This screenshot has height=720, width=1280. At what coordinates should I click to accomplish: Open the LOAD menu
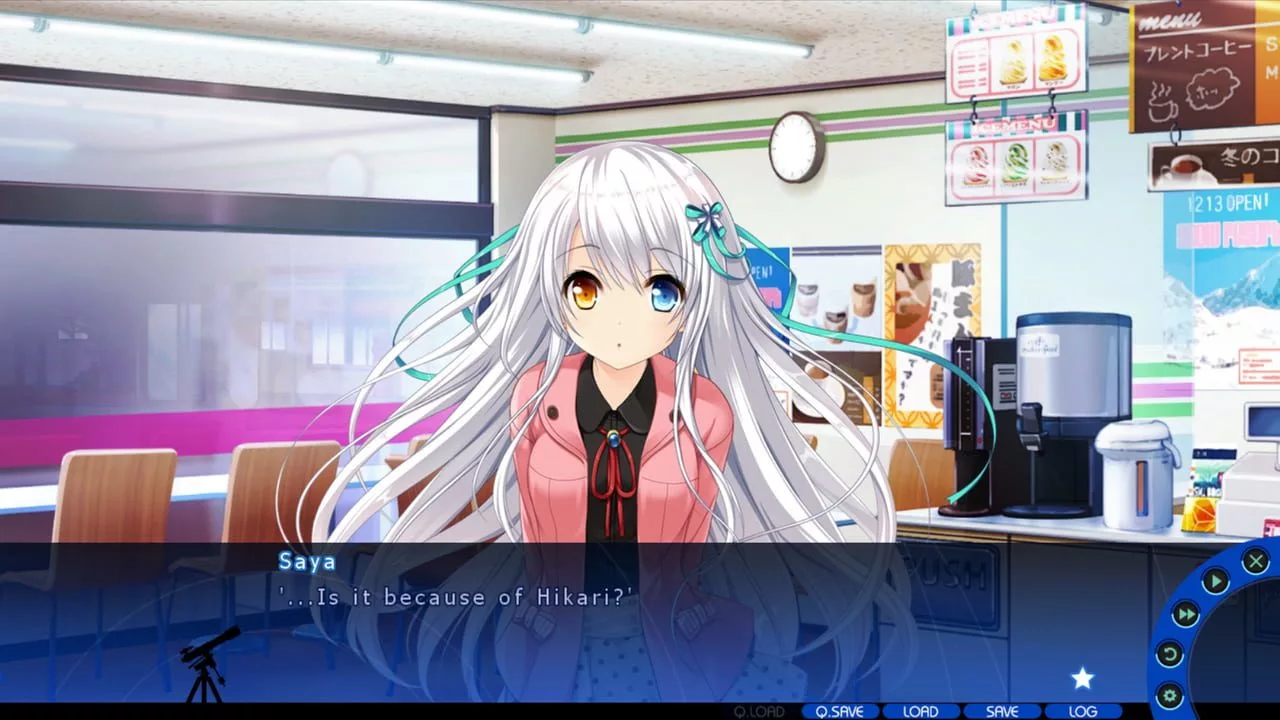click(920, 711)
